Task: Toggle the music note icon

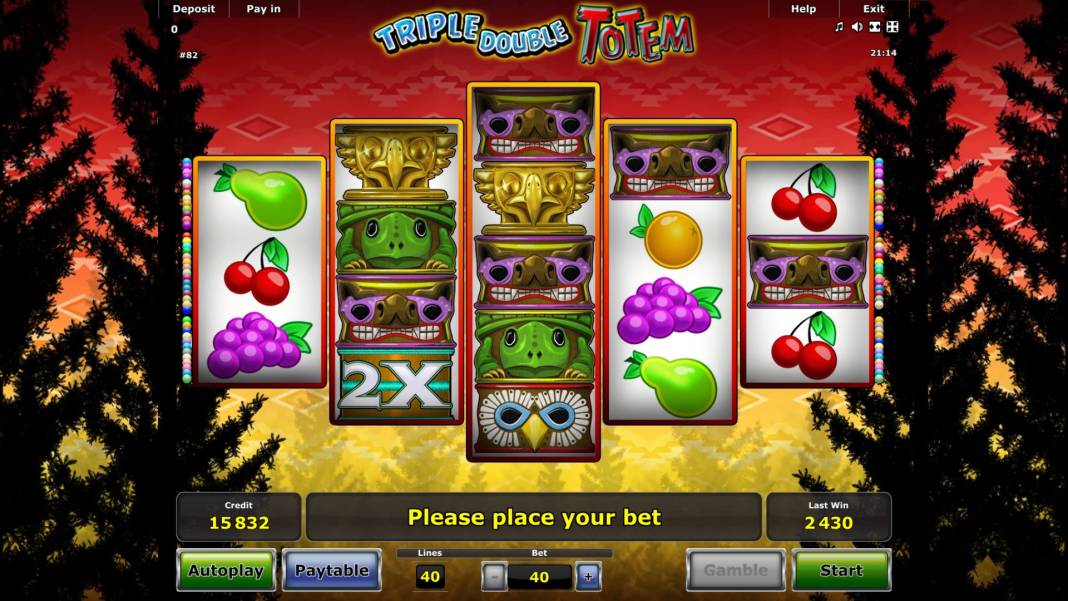Action: 839,27
